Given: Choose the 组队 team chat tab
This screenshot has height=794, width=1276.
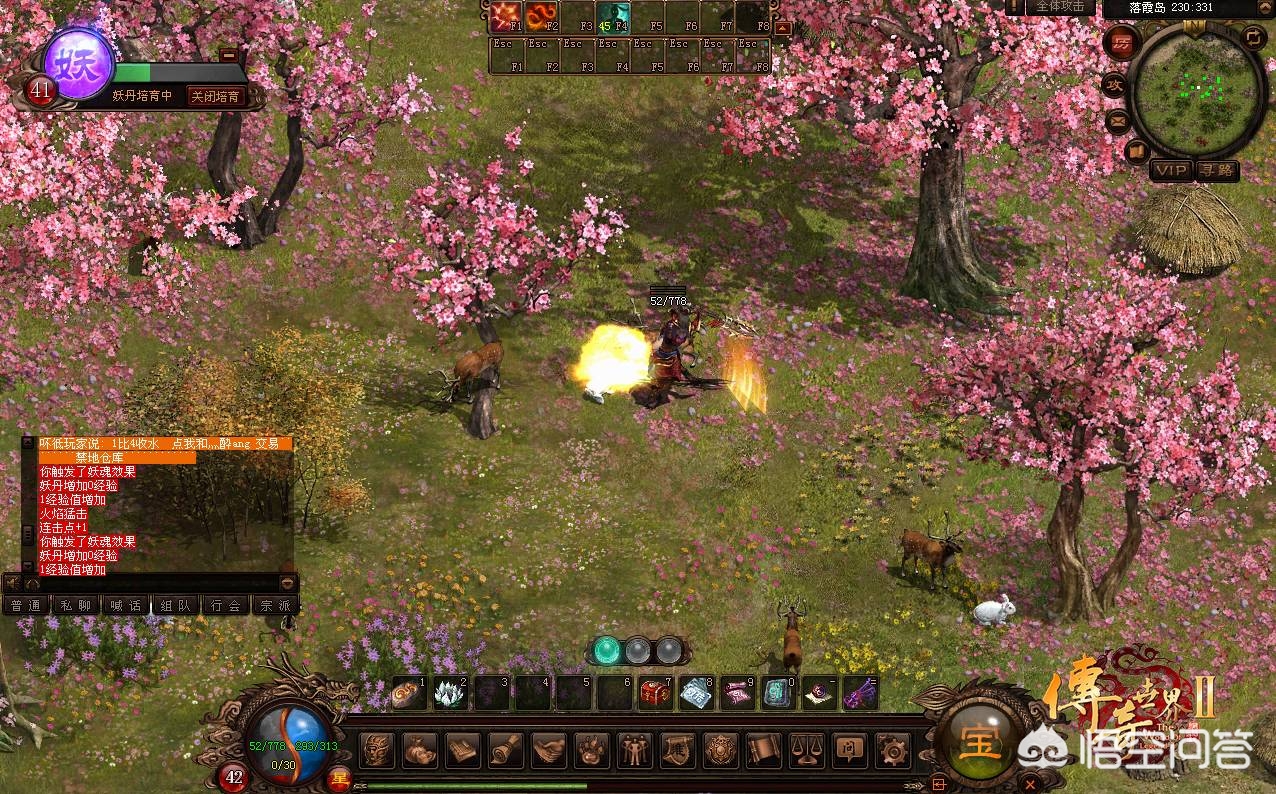Looking at the screenshot, I should coord(175,605).
